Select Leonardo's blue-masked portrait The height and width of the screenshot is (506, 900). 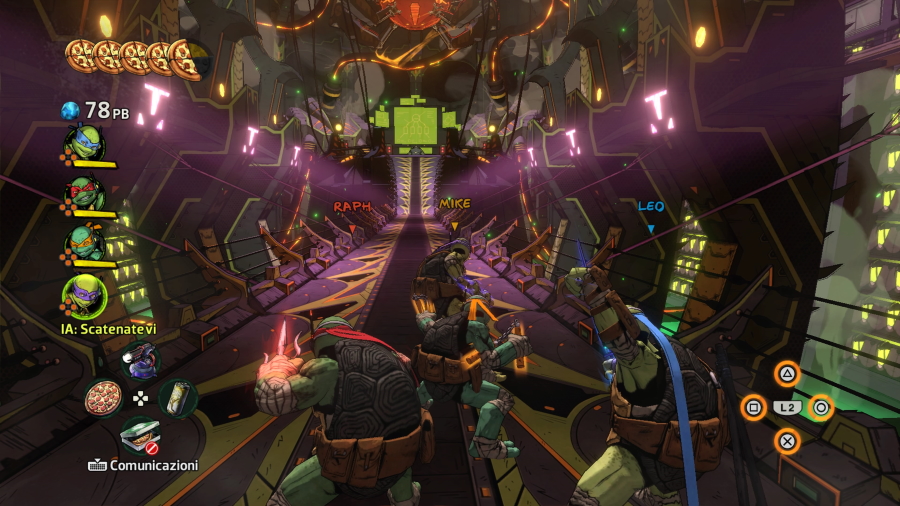[84, 144]
